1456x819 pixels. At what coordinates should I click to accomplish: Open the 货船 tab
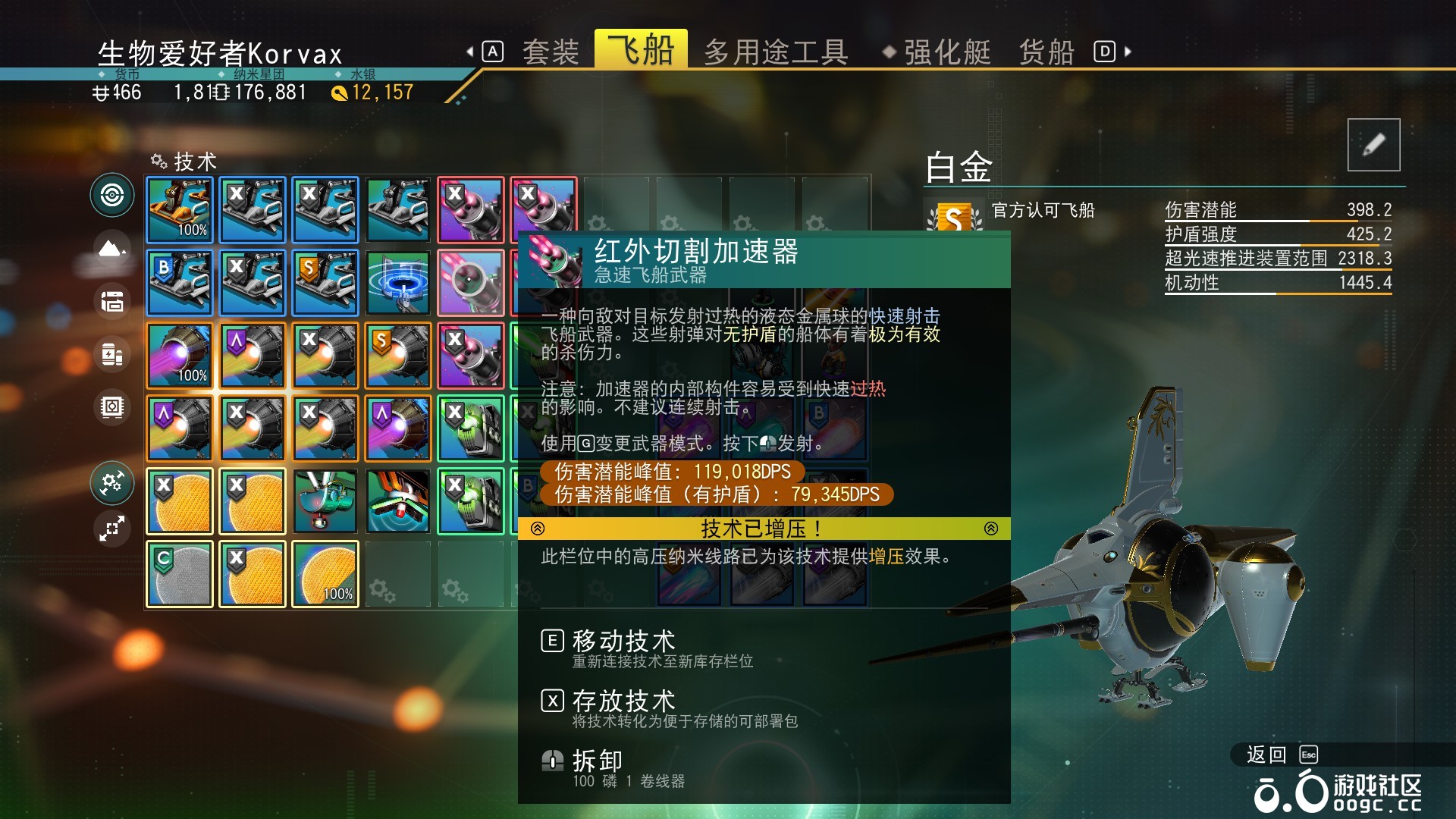coord(1044,50)
